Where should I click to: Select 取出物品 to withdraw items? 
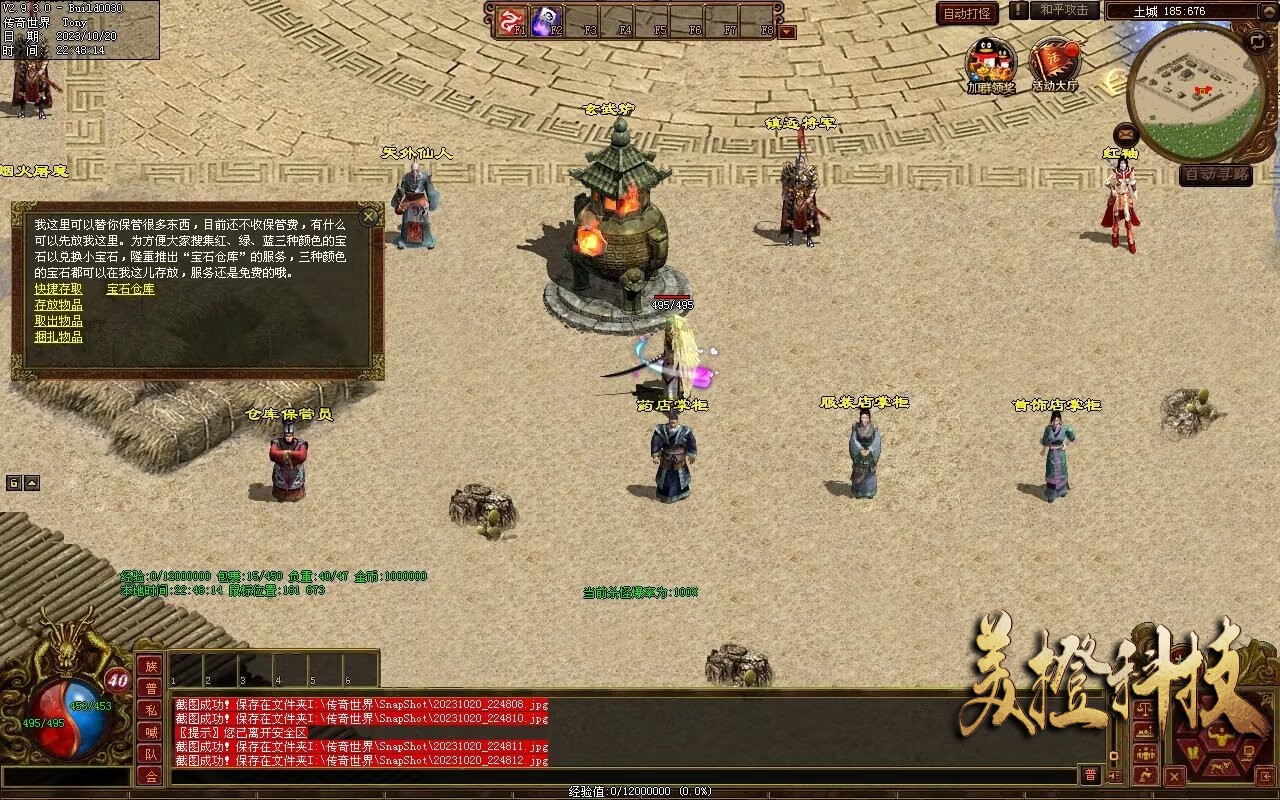click(59, 321)
